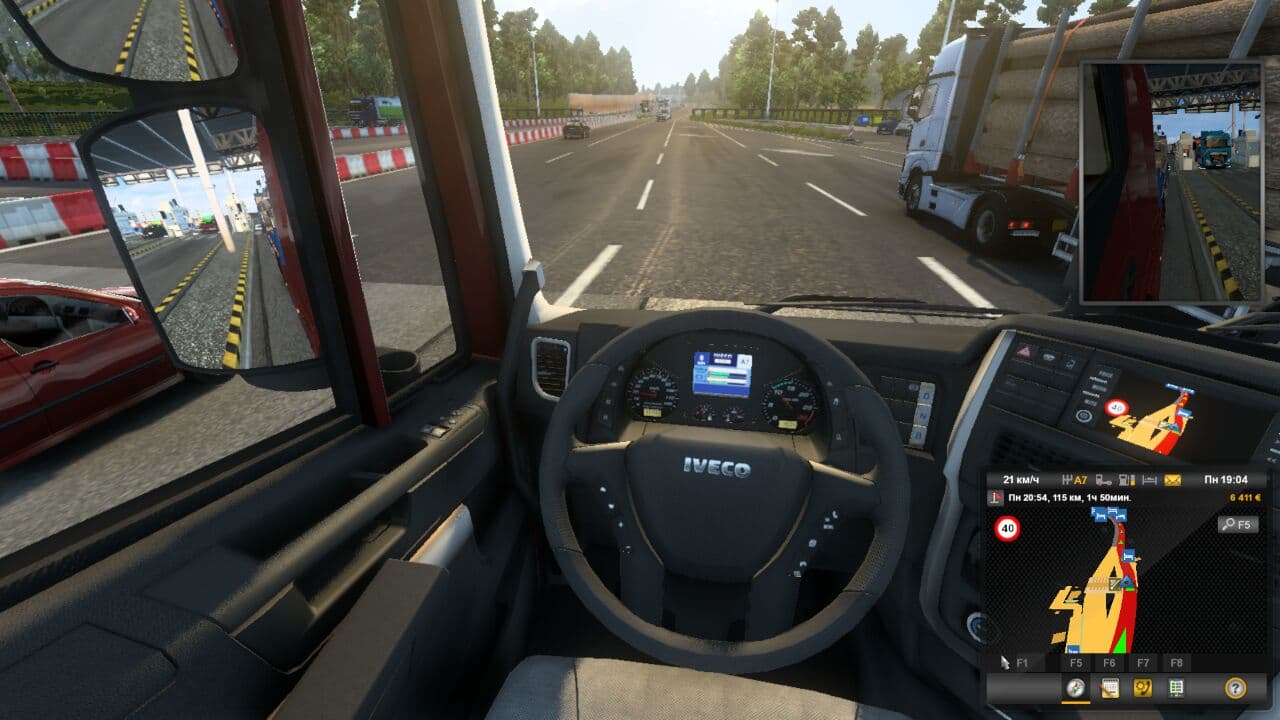Click the 40 speed limit sign on minimap
The height and width of the screenshot is (720, 1280).
click(1006, 527)
